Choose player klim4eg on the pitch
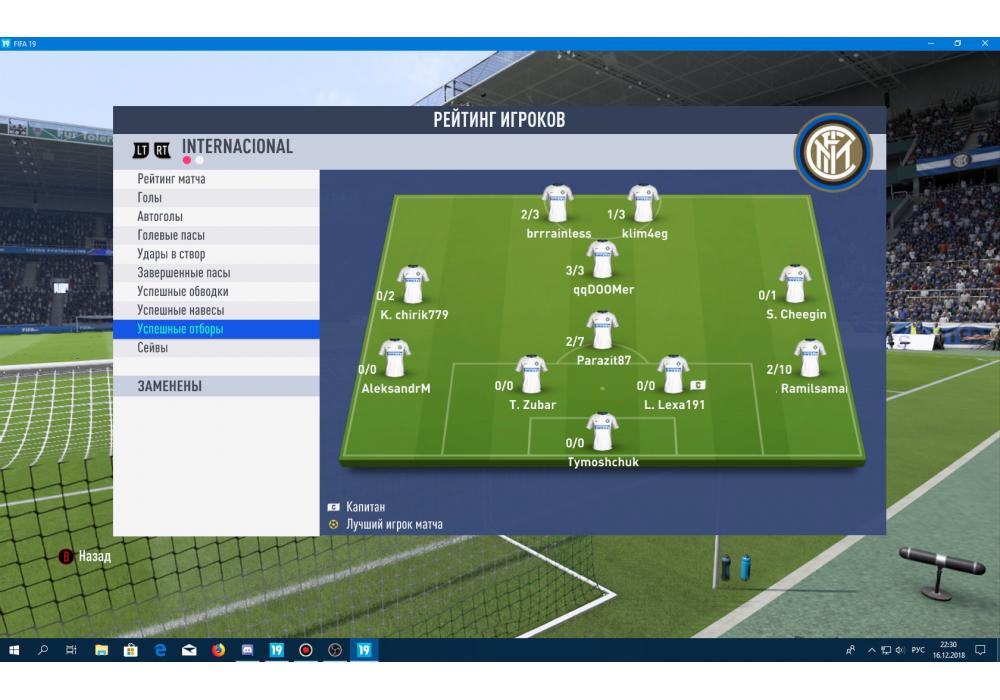The height and width of the screenshot is (700, 1000). [x=643, y=204]
